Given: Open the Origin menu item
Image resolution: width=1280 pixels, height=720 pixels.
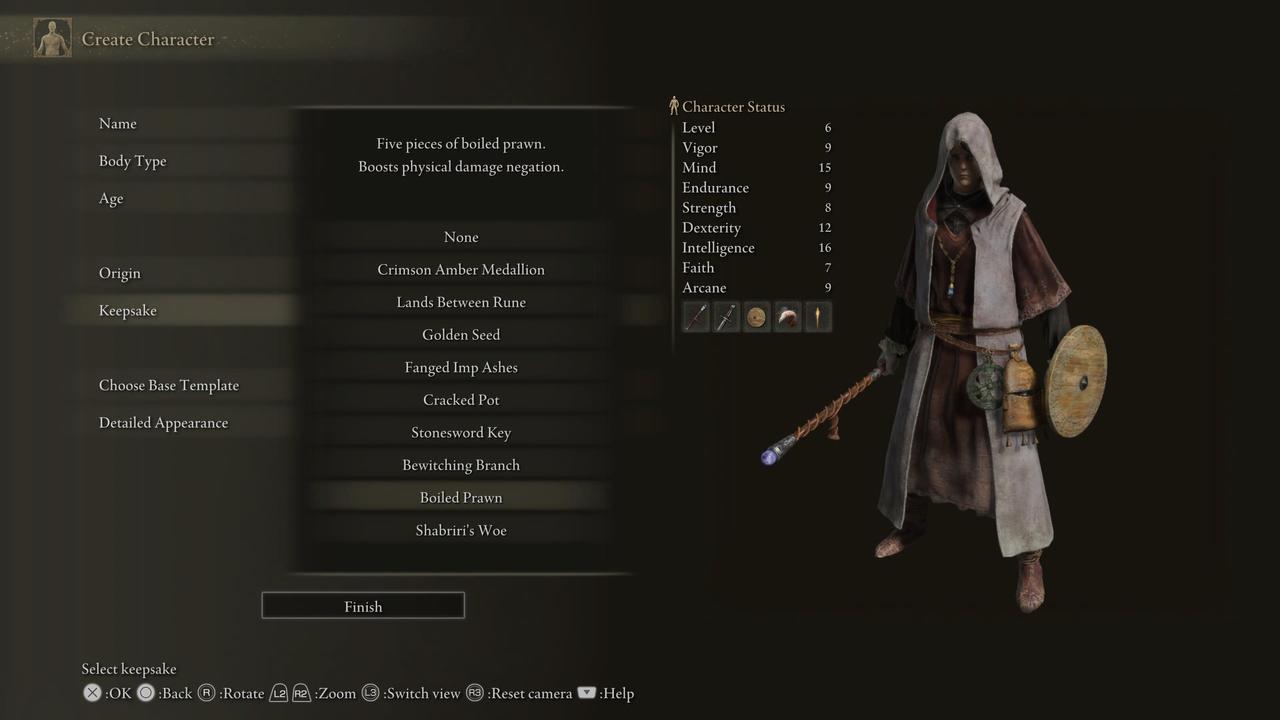Looking at the screenshot, I should click(120, 272).
